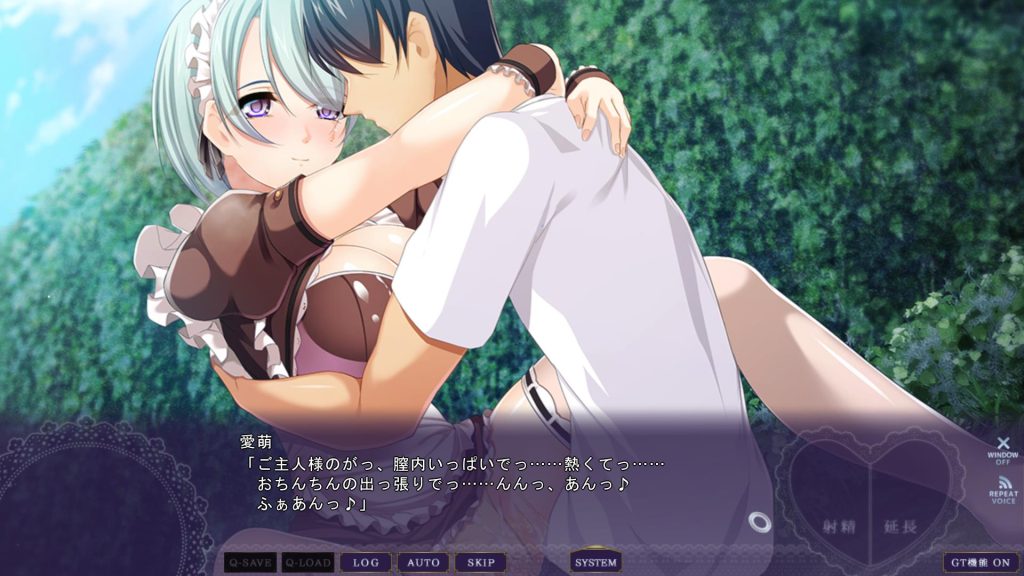This screenshot has height=576, width=1024.
Task: Click the Q-SAVE button
Action: (250, 563)
